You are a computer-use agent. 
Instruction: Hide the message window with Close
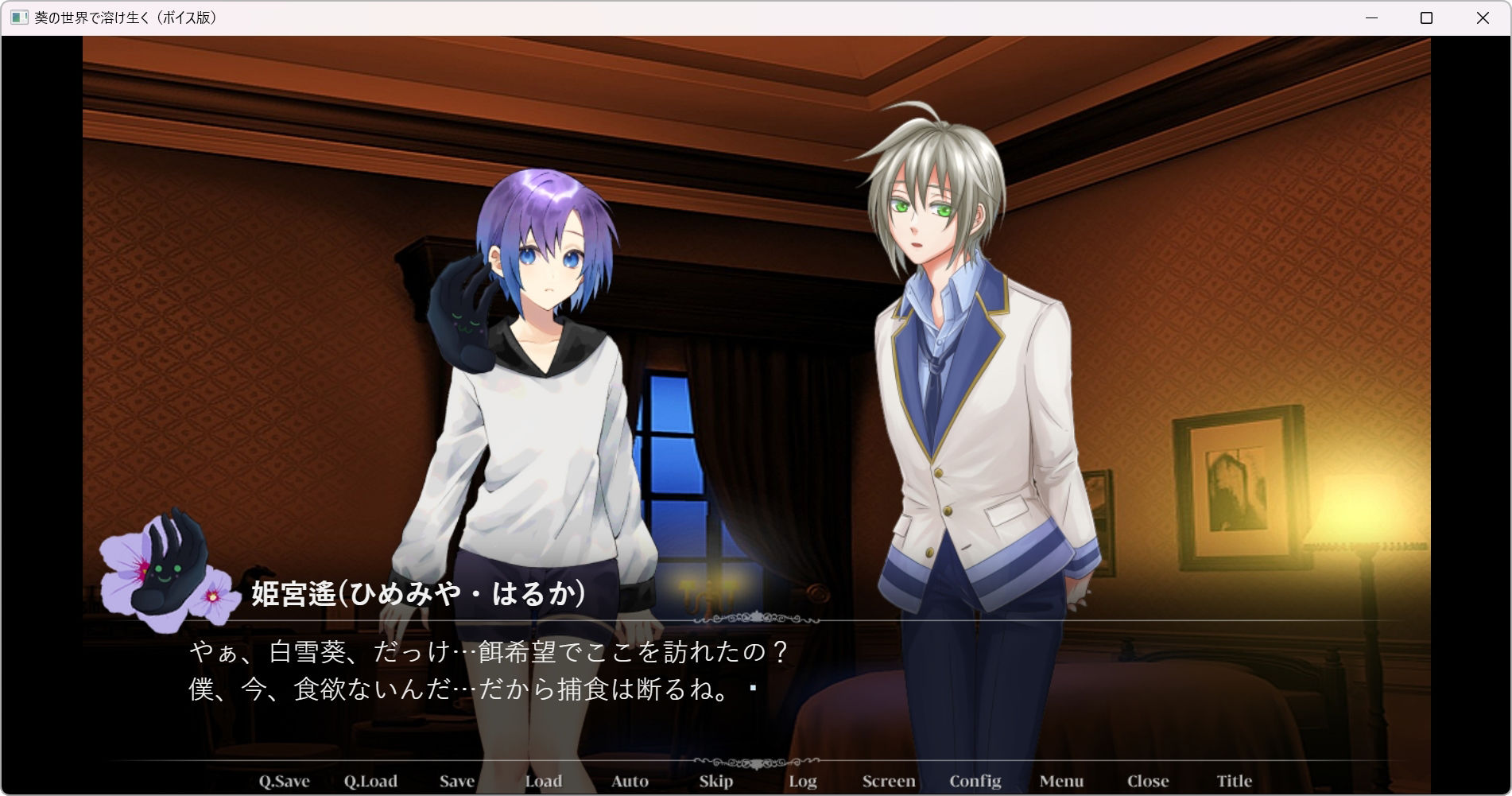(x=1148, y=781)
